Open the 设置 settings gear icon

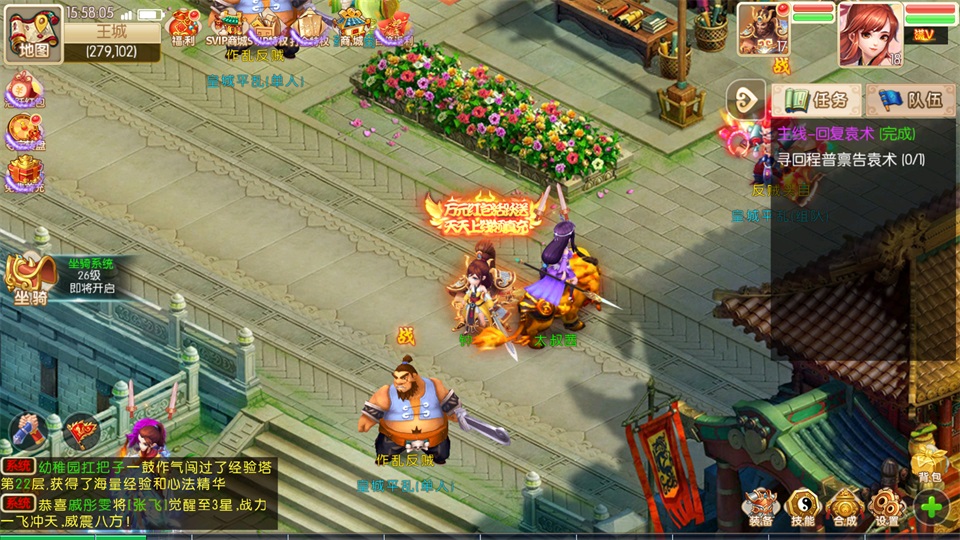click(x=886, y=506)
